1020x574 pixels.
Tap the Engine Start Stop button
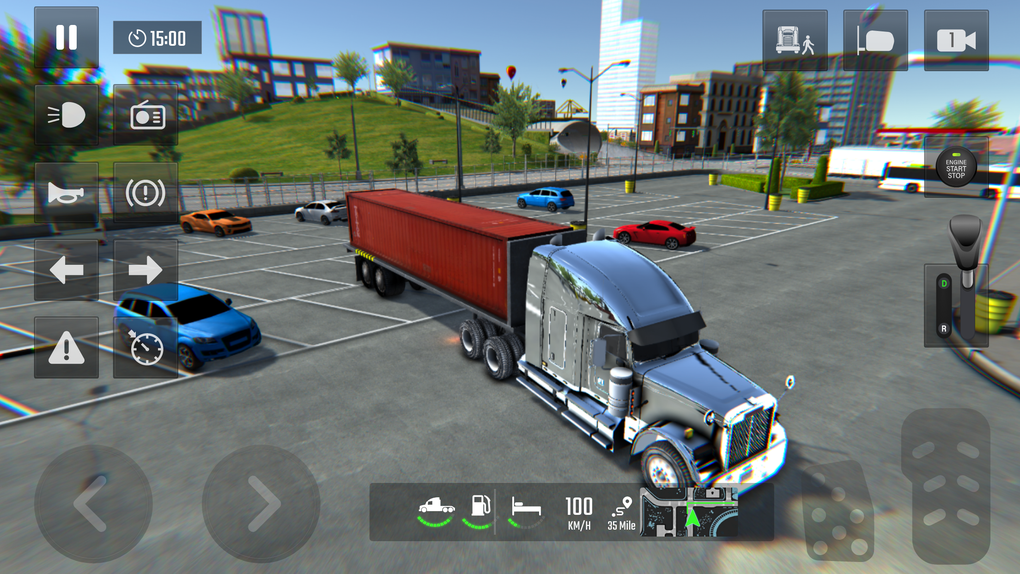pos(956,167)
